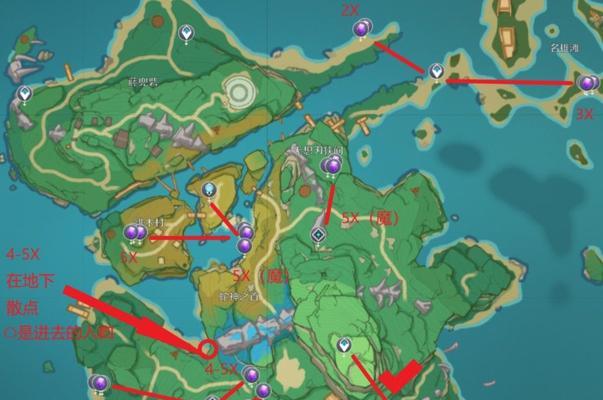Select the purple marker labeled 2X
This screenshot has height=400, width=603.
362,29
